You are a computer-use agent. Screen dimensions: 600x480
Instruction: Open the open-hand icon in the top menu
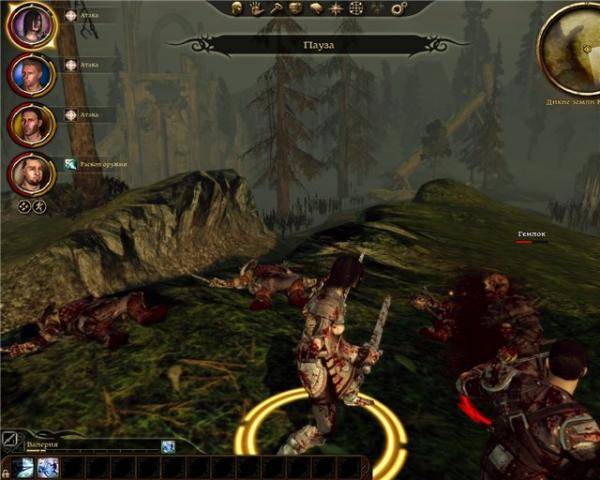[x=256, y=8]
